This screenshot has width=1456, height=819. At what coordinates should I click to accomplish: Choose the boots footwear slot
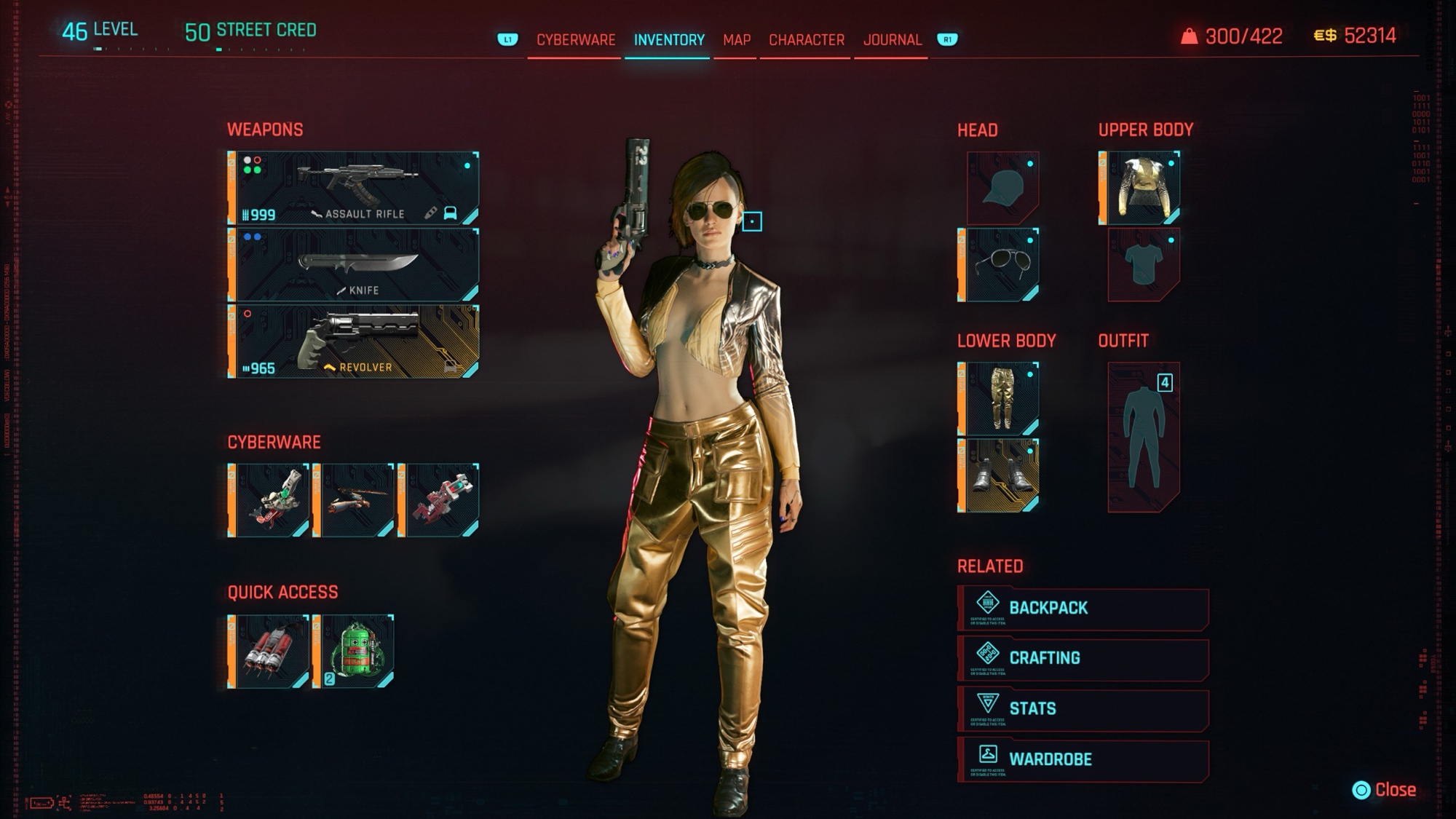999,475
